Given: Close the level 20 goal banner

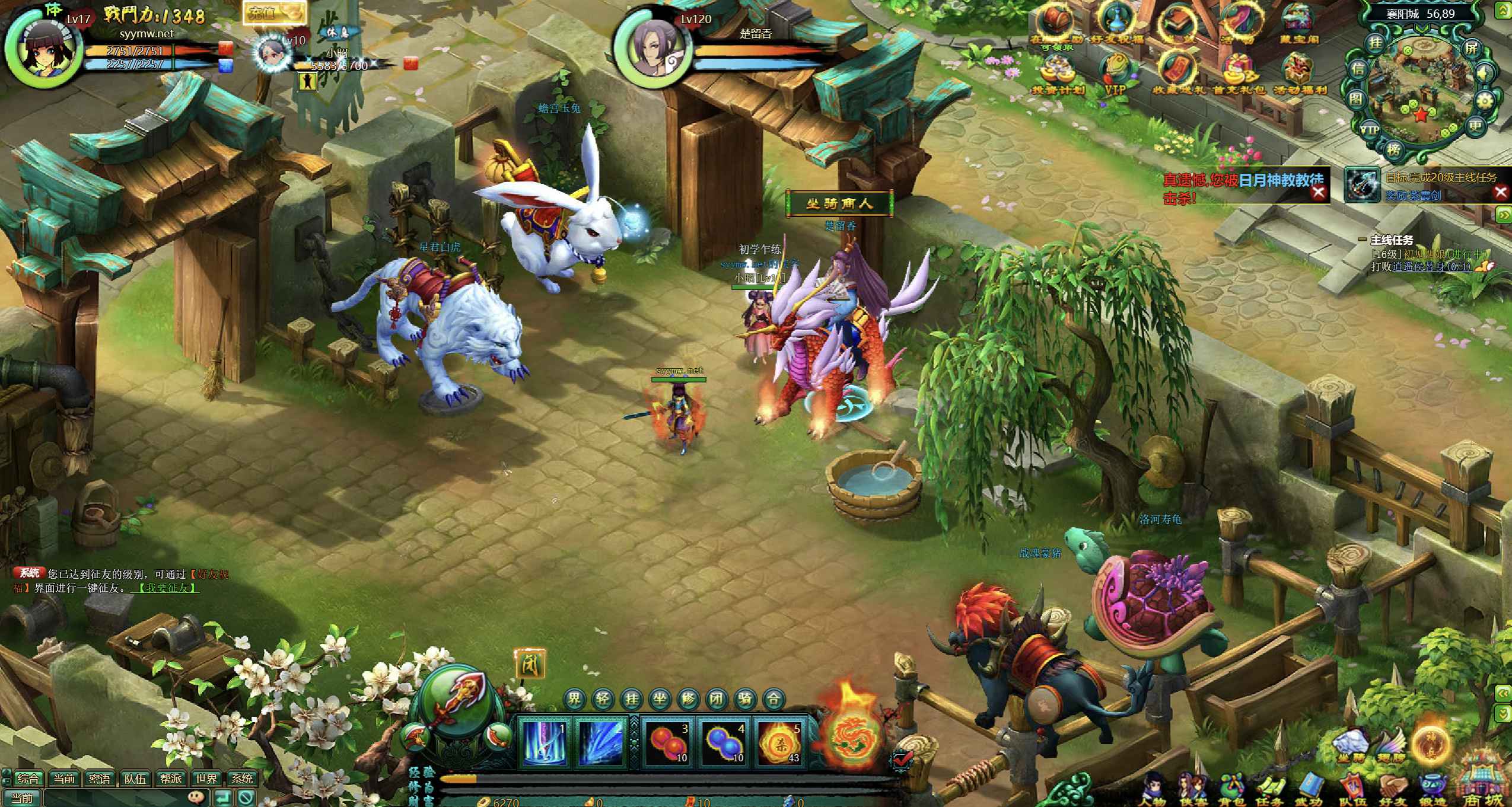Looking at the screenshot, I should (x=1501, y=192).
